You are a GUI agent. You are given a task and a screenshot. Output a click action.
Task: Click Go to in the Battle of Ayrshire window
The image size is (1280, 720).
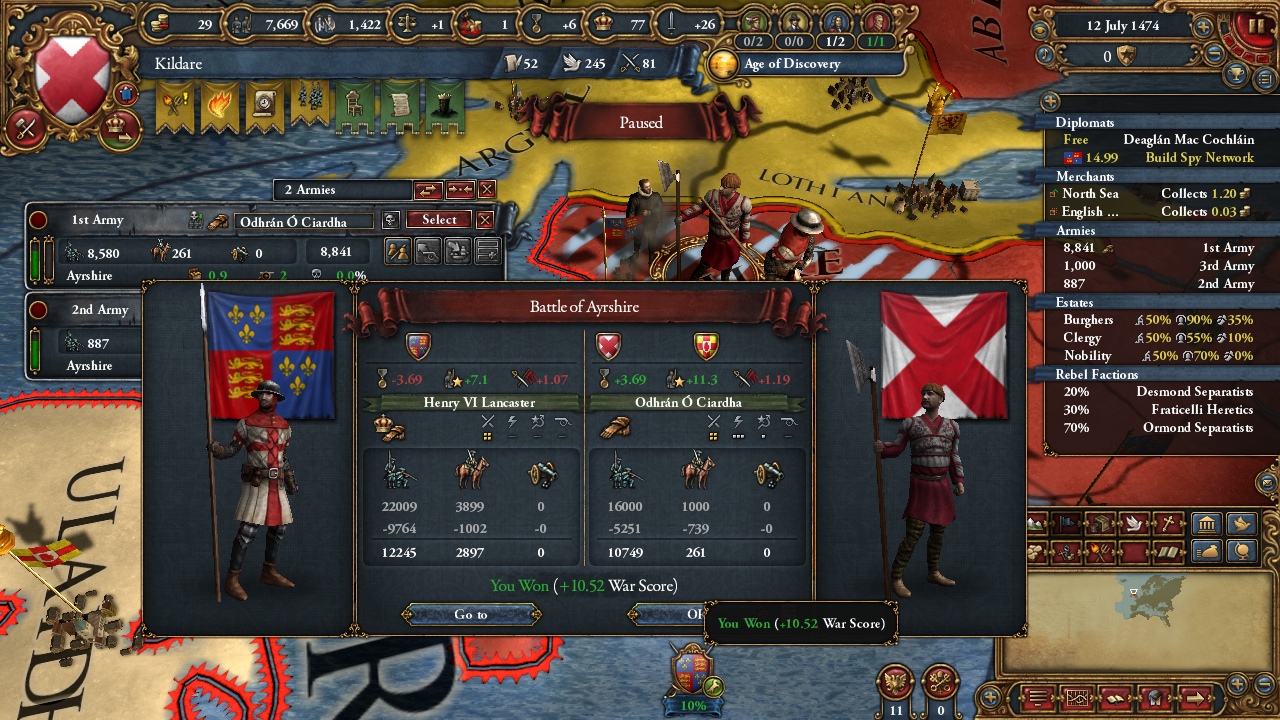pos(472,614)
